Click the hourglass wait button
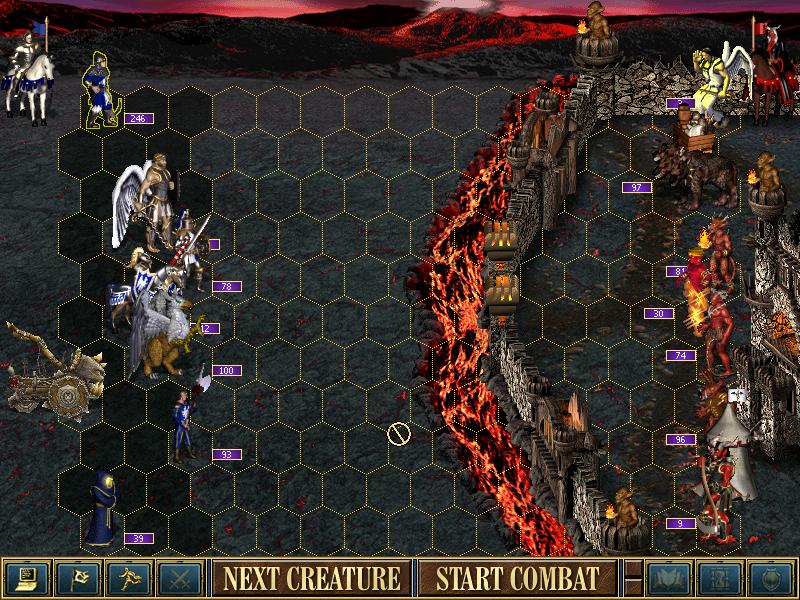The height and width of the screenshot is (600, 800). [x=720, y=578]
